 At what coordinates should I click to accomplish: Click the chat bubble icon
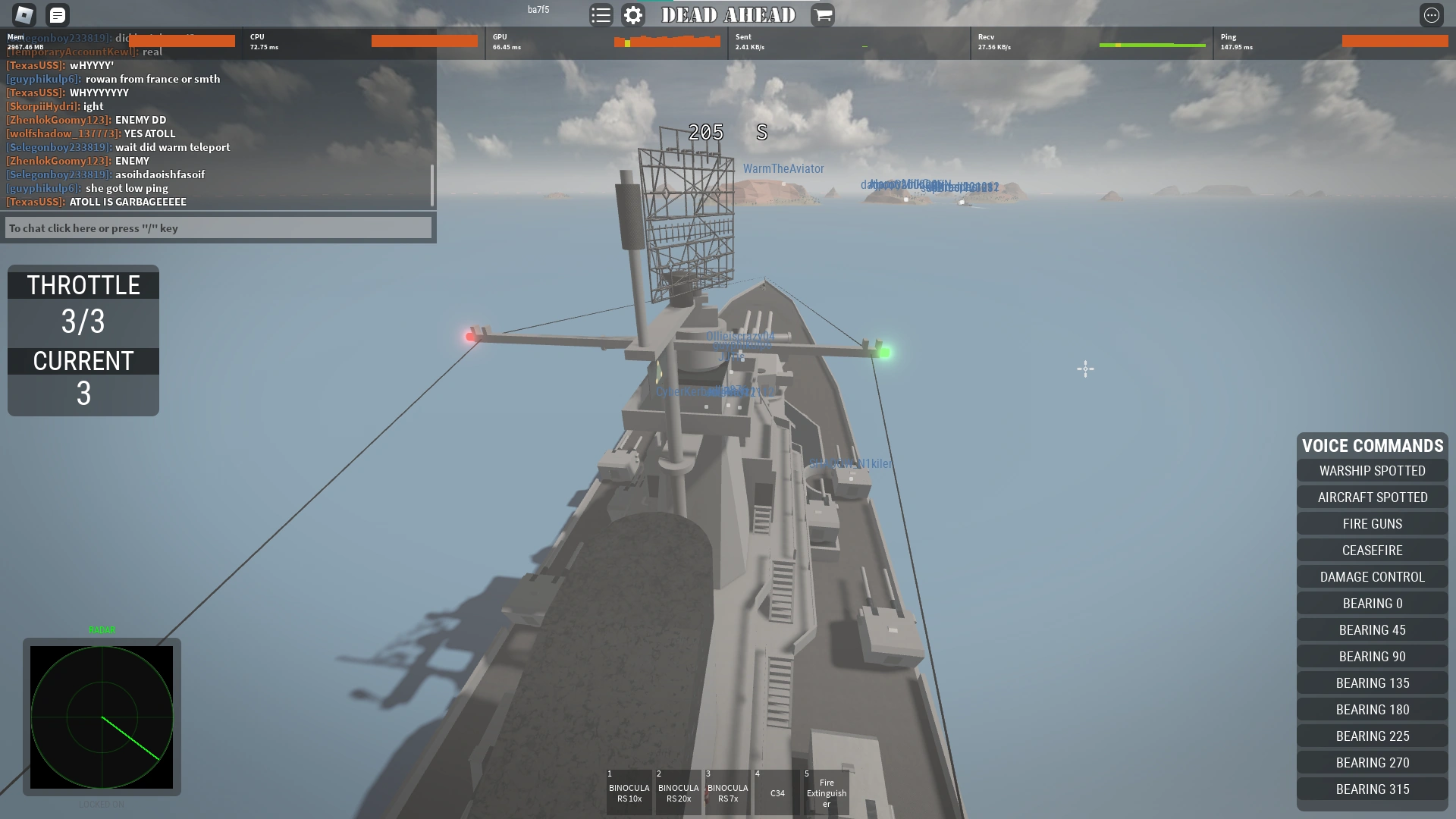click(57, 15)
